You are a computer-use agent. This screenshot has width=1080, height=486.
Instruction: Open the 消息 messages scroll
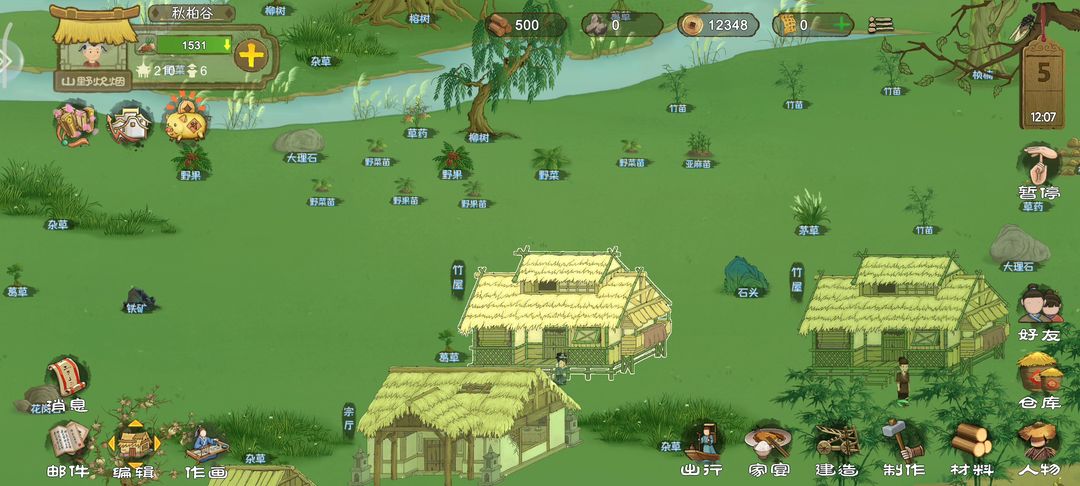click(x=67, y=380)
